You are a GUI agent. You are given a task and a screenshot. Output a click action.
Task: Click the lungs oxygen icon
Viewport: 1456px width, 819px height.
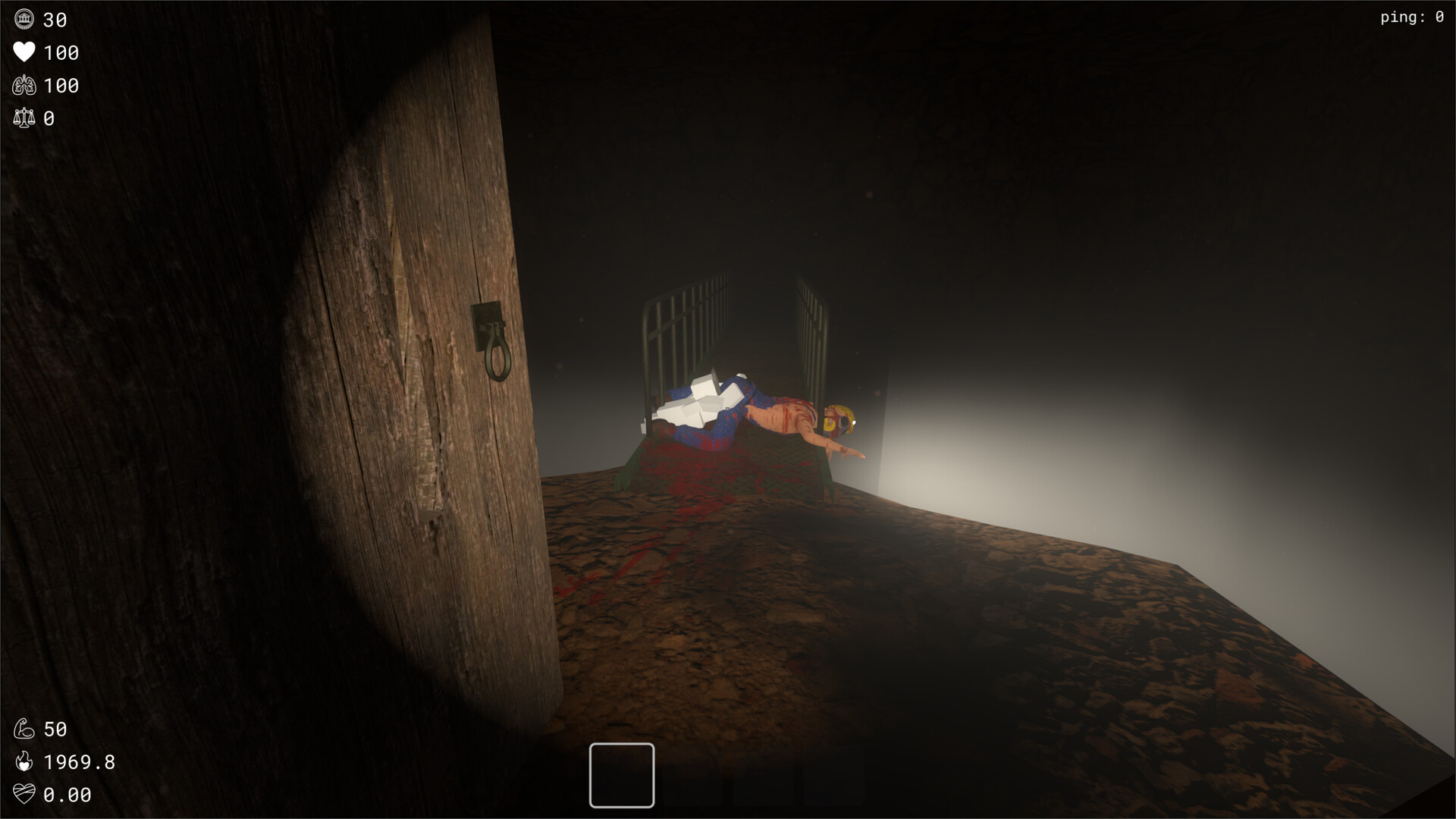click(24, 85)
